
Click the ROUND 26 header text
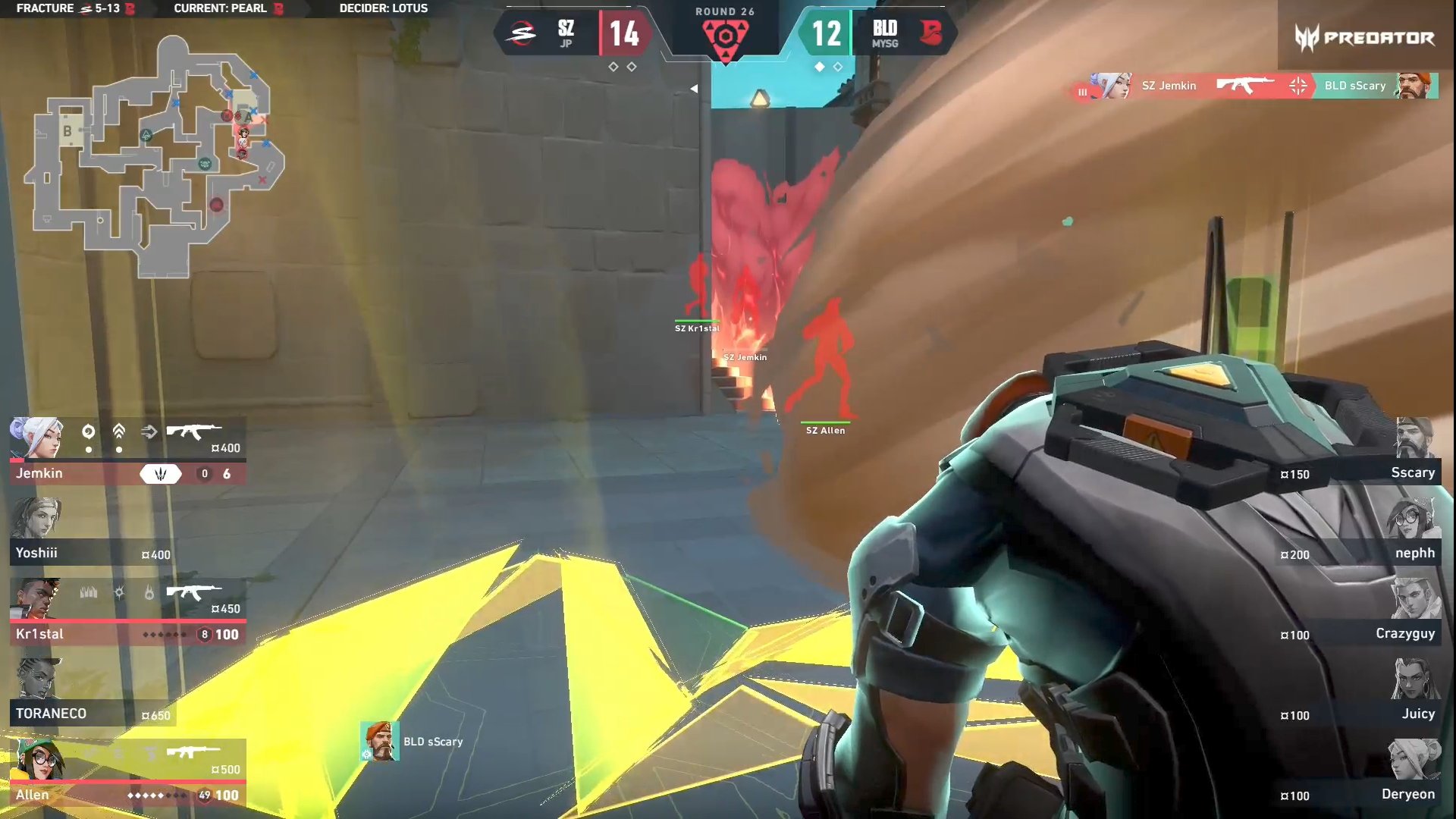point(724,11)
